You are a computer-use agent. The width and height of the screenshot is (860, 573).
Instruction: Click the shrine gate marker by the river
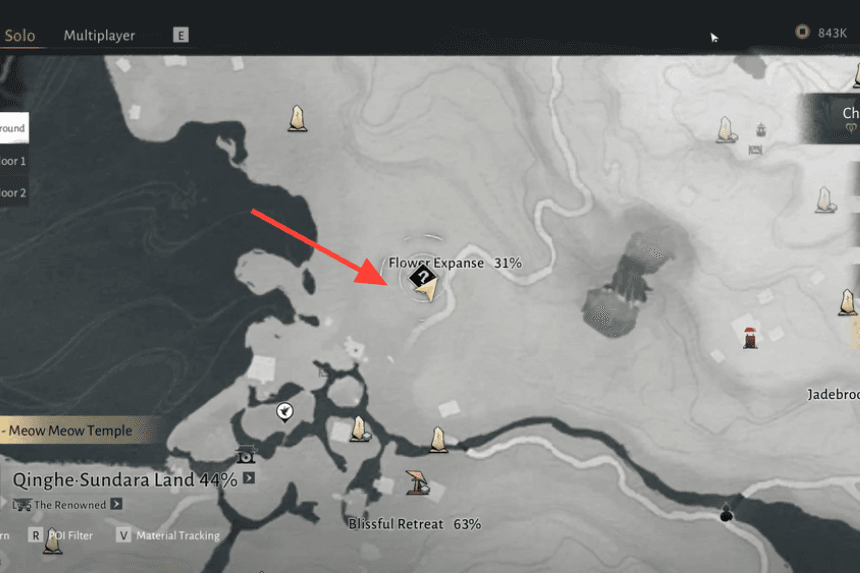(246, 455)
